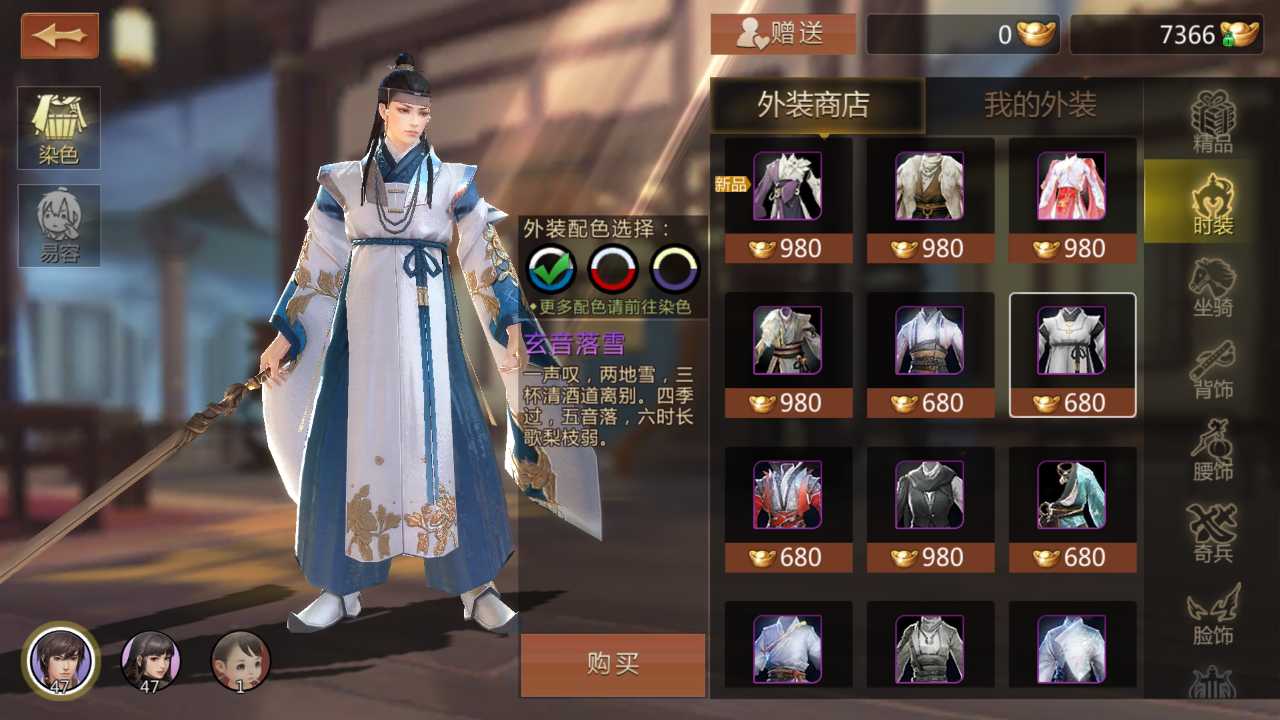Go back with the arrow button

click(60, 36)
